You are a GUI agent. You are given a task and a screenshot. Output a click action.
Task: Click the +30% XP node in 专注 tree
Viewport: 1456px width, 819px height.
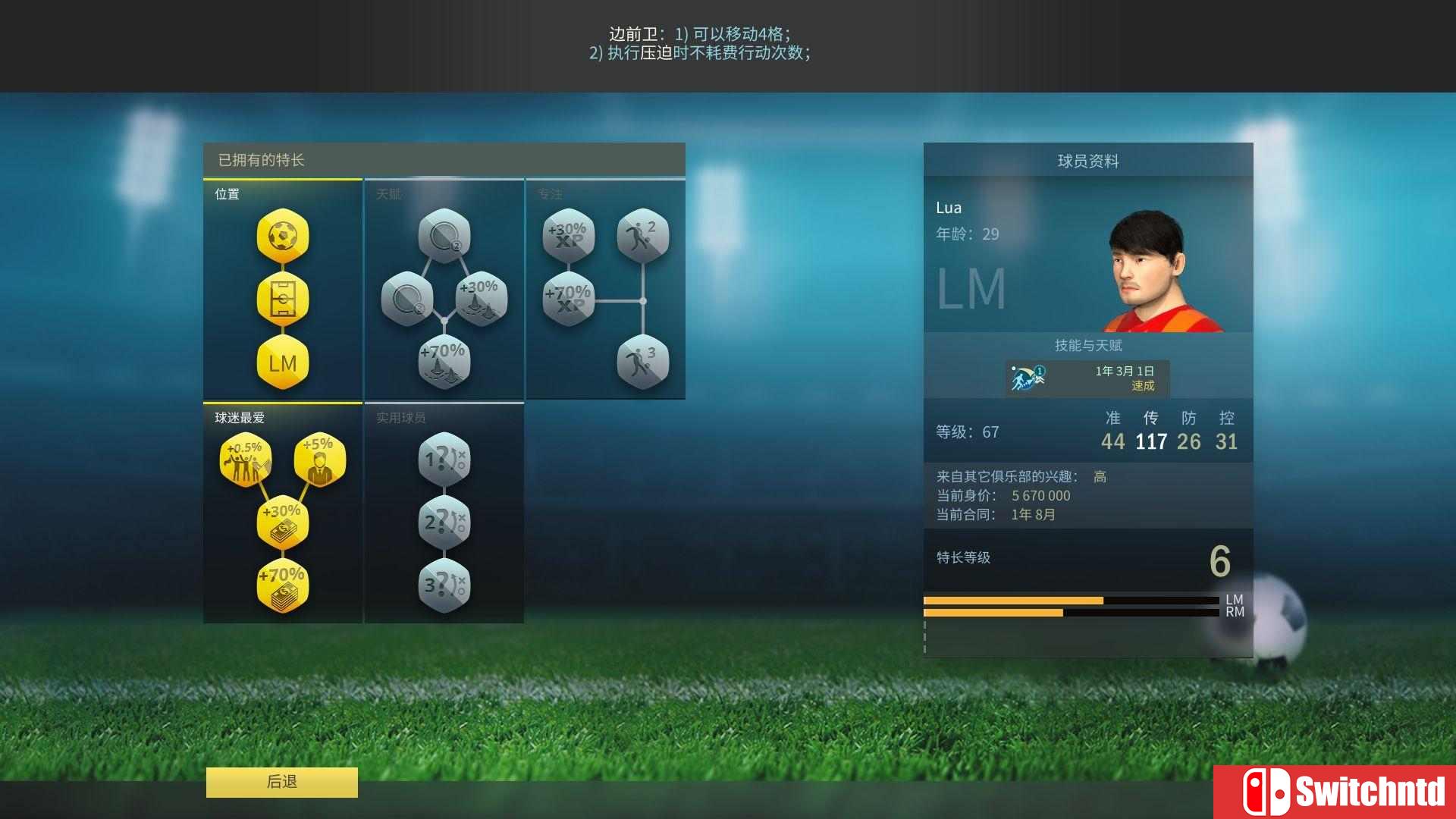[567, 235]
